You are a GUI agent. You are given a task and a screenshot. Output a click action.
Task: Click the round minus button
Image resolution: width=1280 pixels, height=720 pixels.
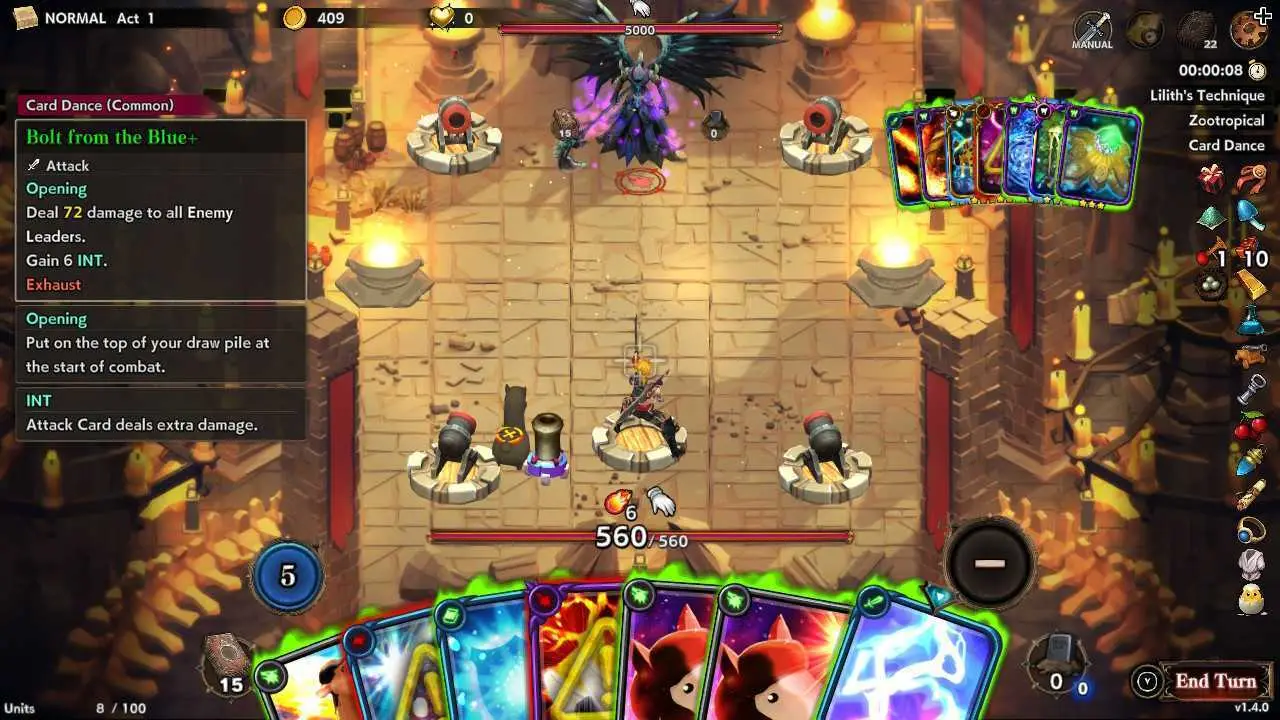point(989,563)
